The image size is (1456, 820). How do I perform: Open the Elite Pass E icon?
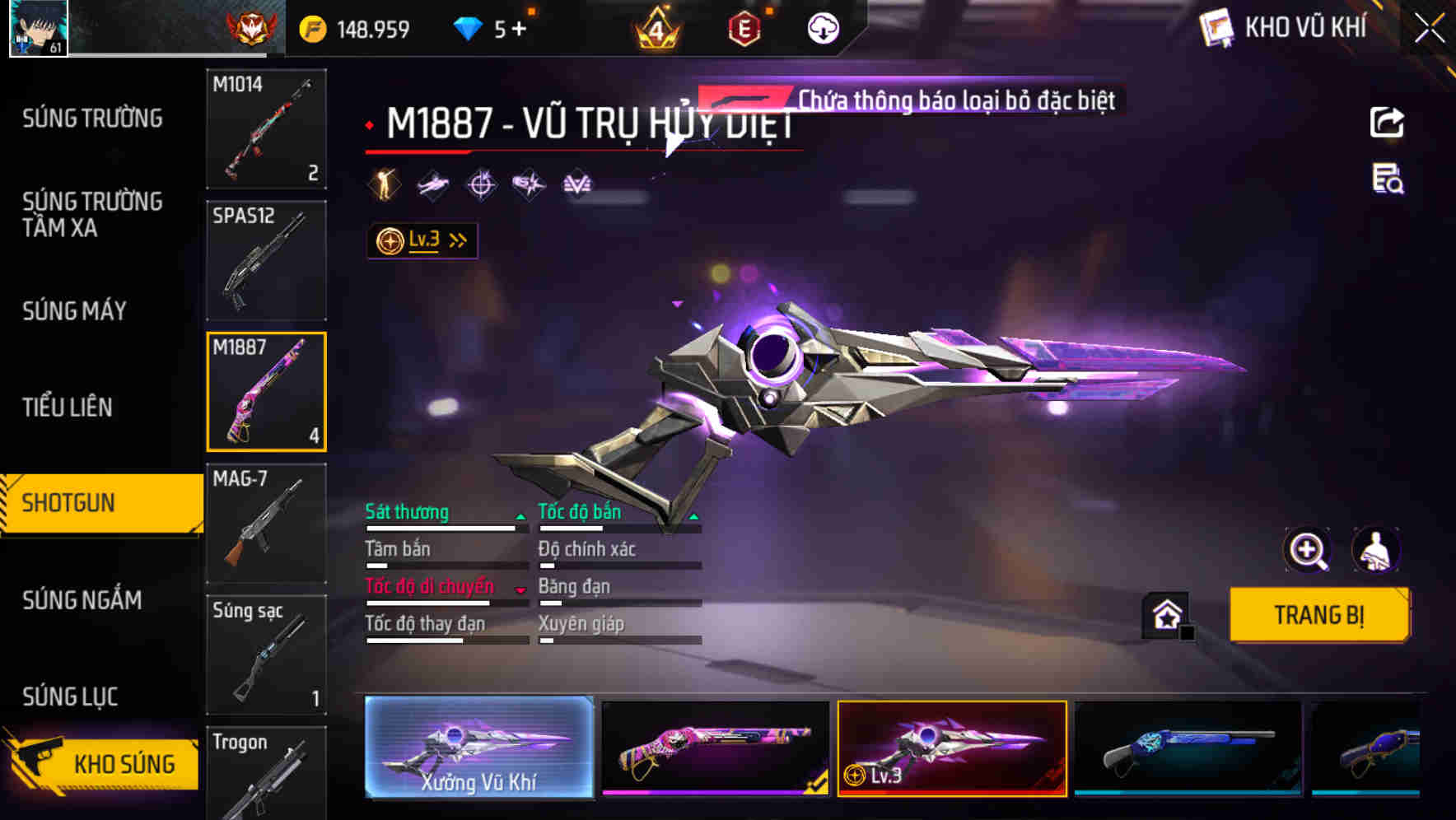tap(744, 27)
